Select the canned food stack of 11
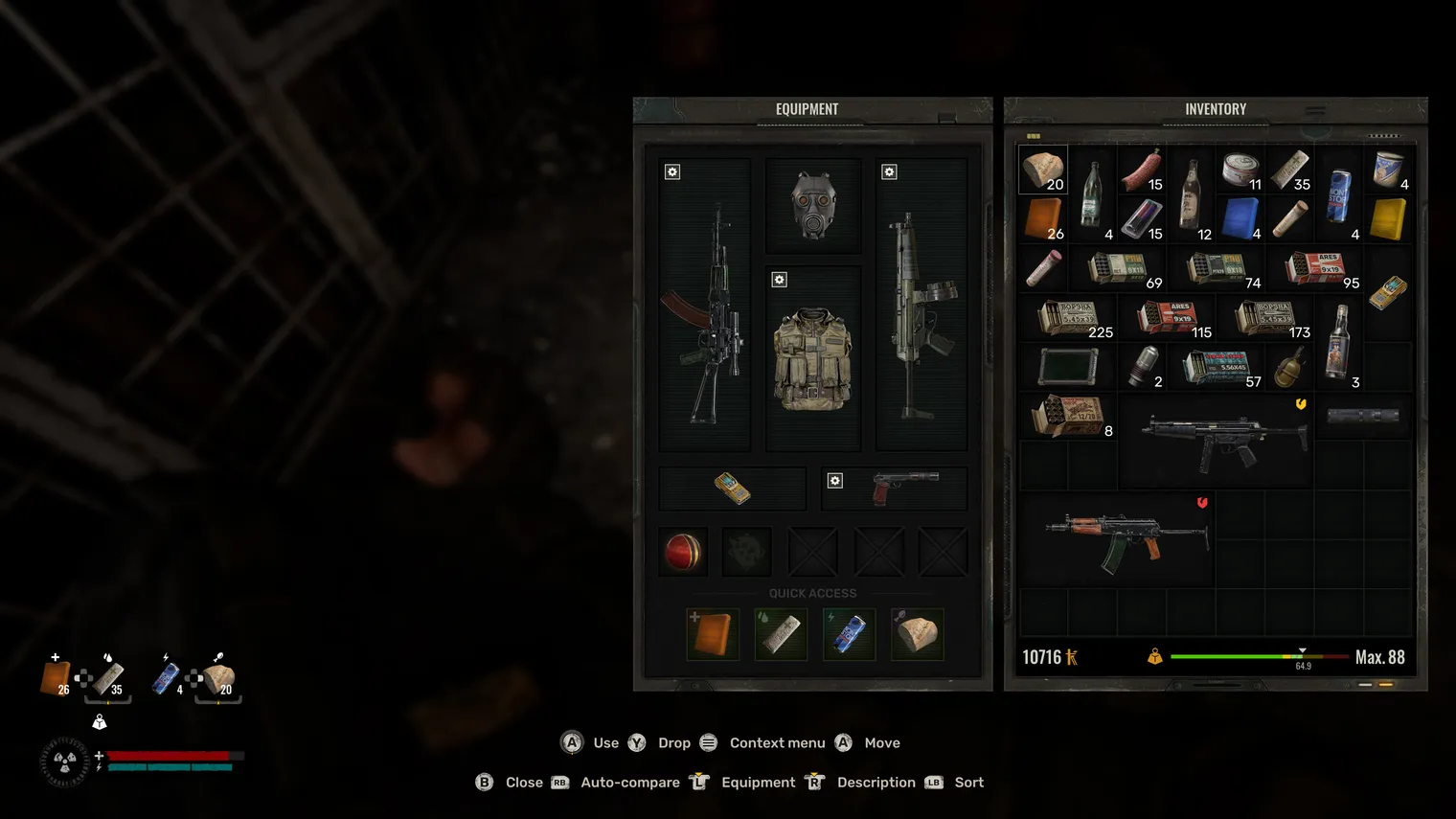1456x819 pixels. (1240, 170)
